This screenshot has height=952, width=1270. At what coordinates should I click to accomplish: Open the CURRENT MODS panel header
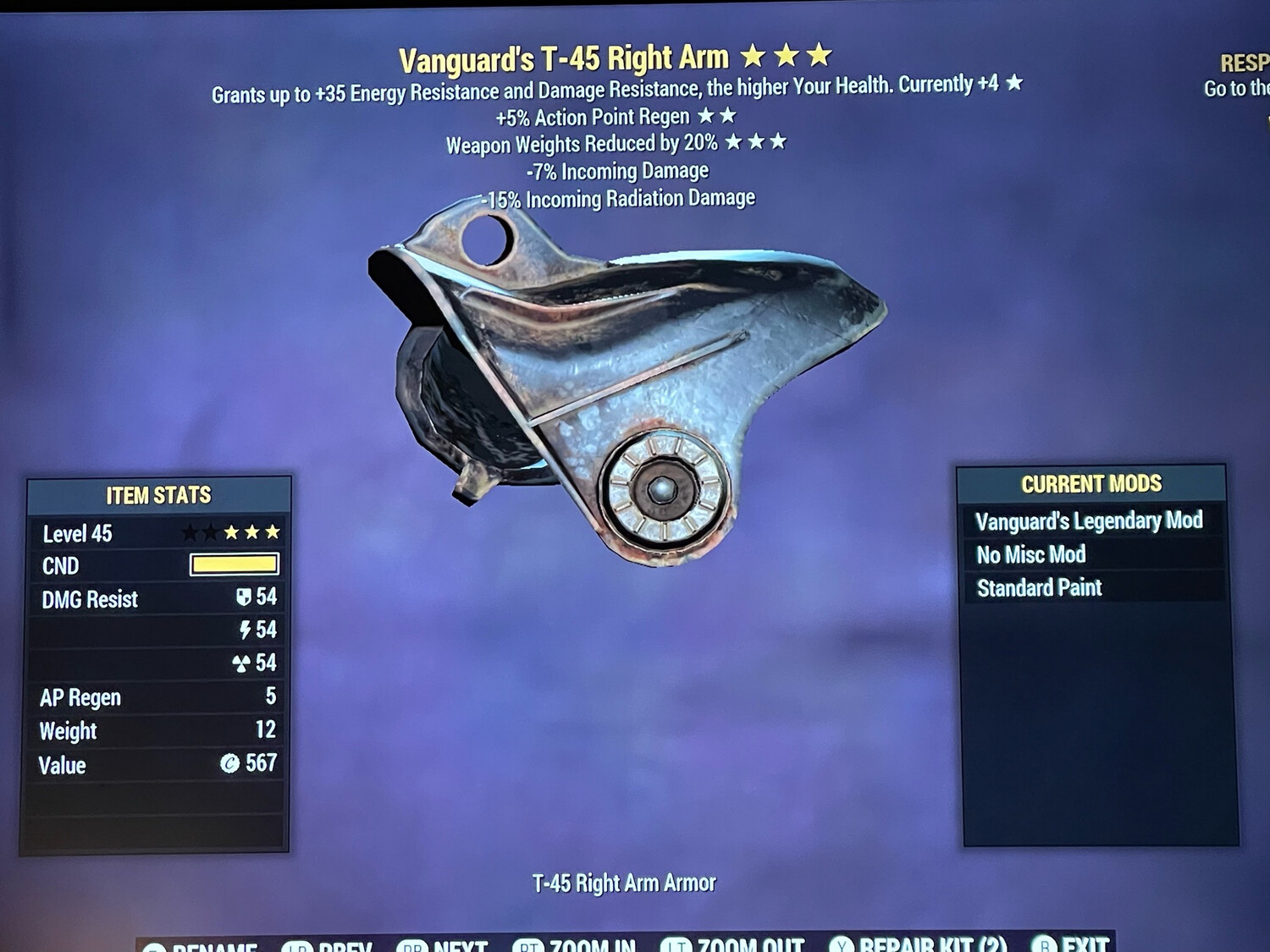(1092, 483)
